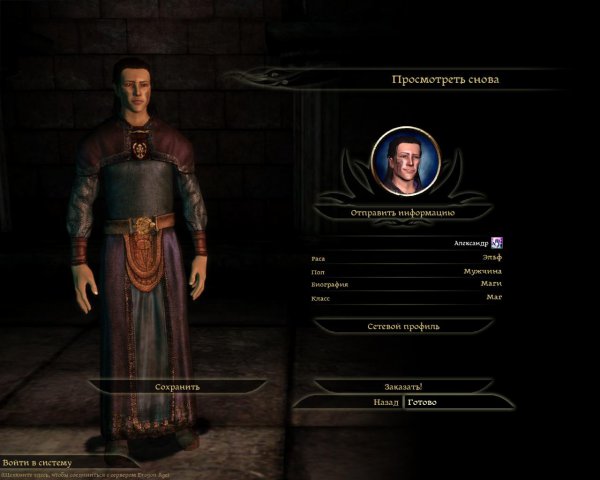Open the "Сетевой профиль" network profile
This screenshot has width=600, height=480.
tap(403, 326)
